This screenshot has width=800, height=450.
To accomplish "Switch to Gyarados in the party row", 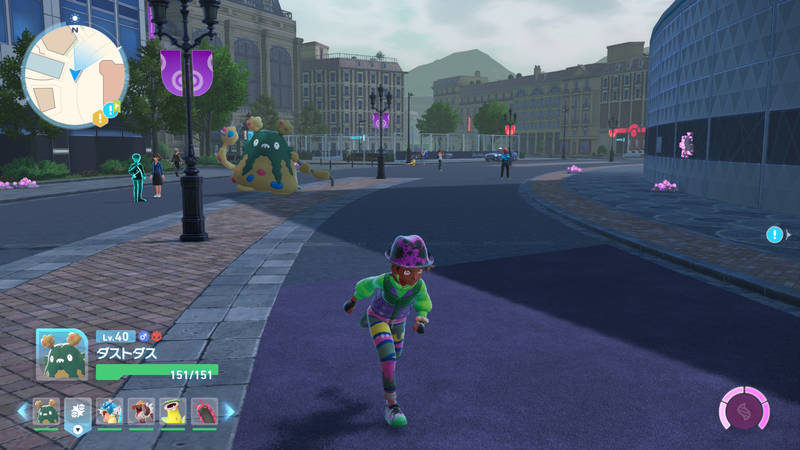I will pyautogui.click(x=110, y=412).
